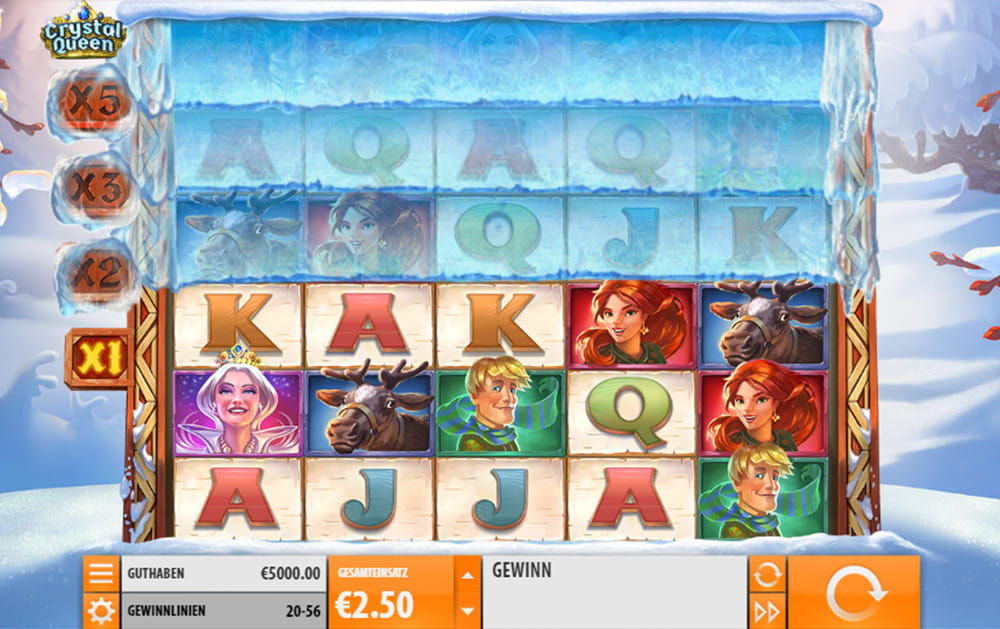This screenshot has height=629, width=1000.
Task: Toggle the fast-forward quick spin button
Action: (767, 611)
